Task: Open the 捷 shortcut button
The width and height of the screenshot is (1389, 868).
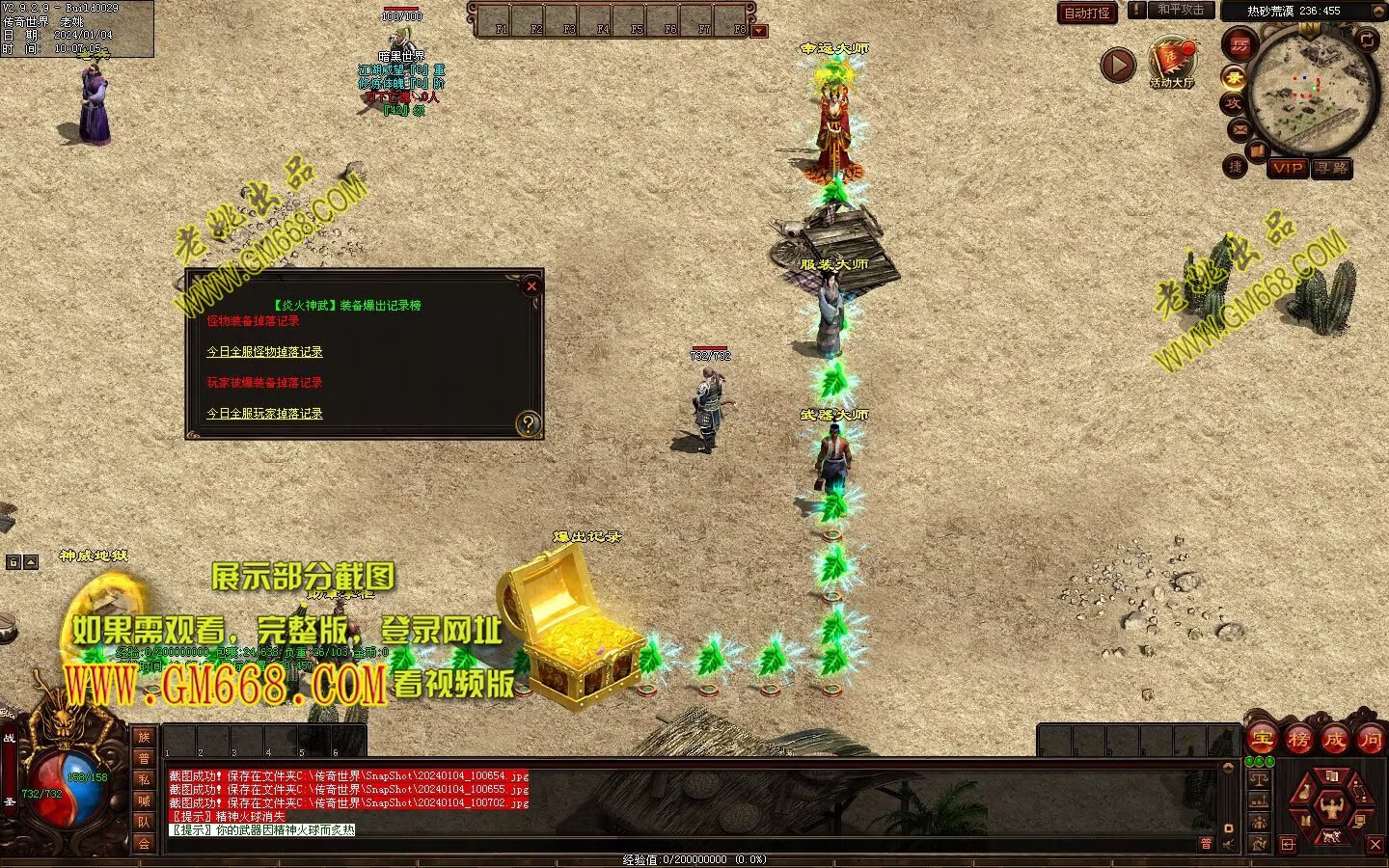Action: (1236, 167)
